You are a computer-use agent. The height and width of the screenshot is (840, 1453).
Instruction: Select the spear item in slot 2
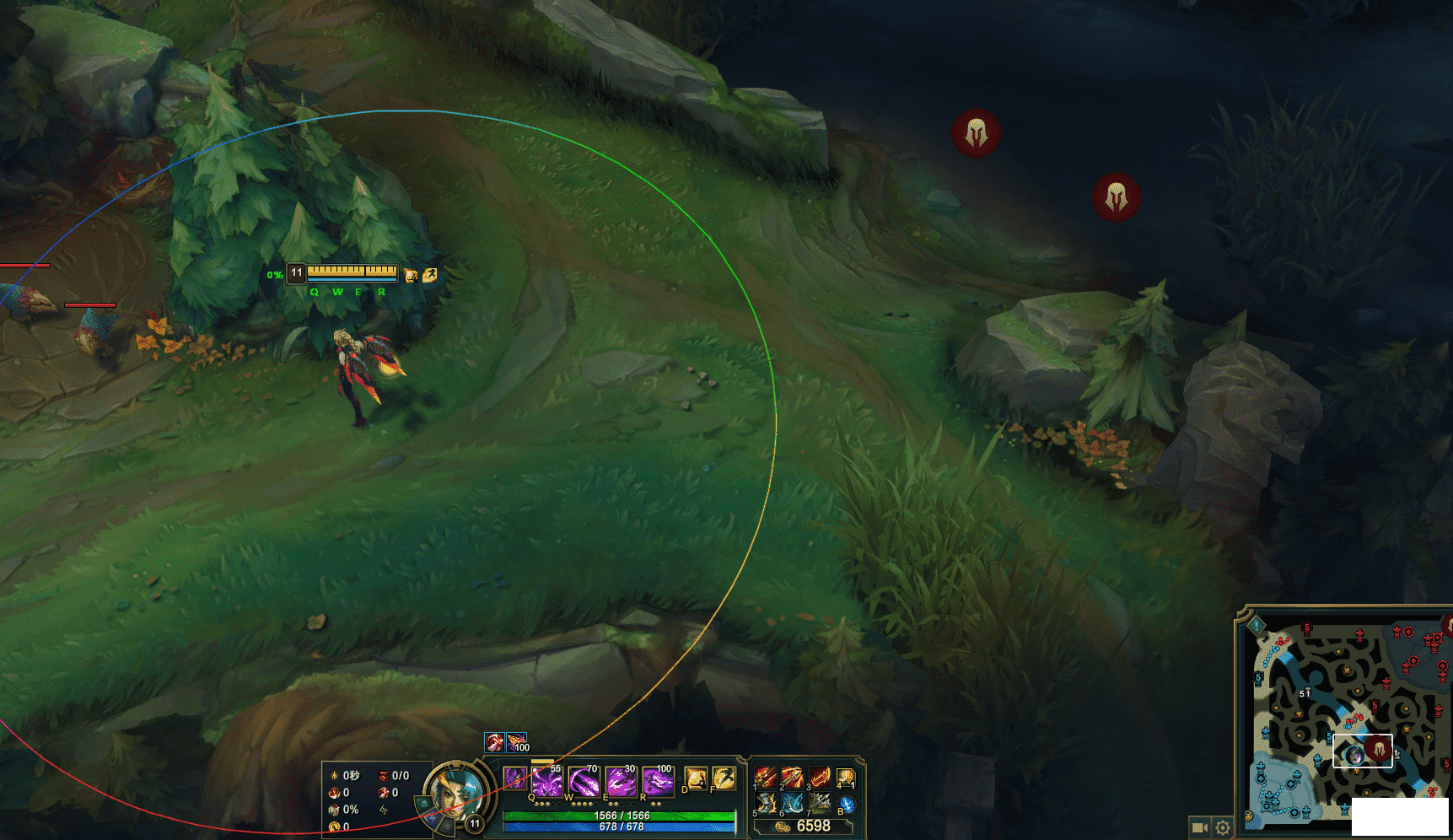[x=793, y=777]
